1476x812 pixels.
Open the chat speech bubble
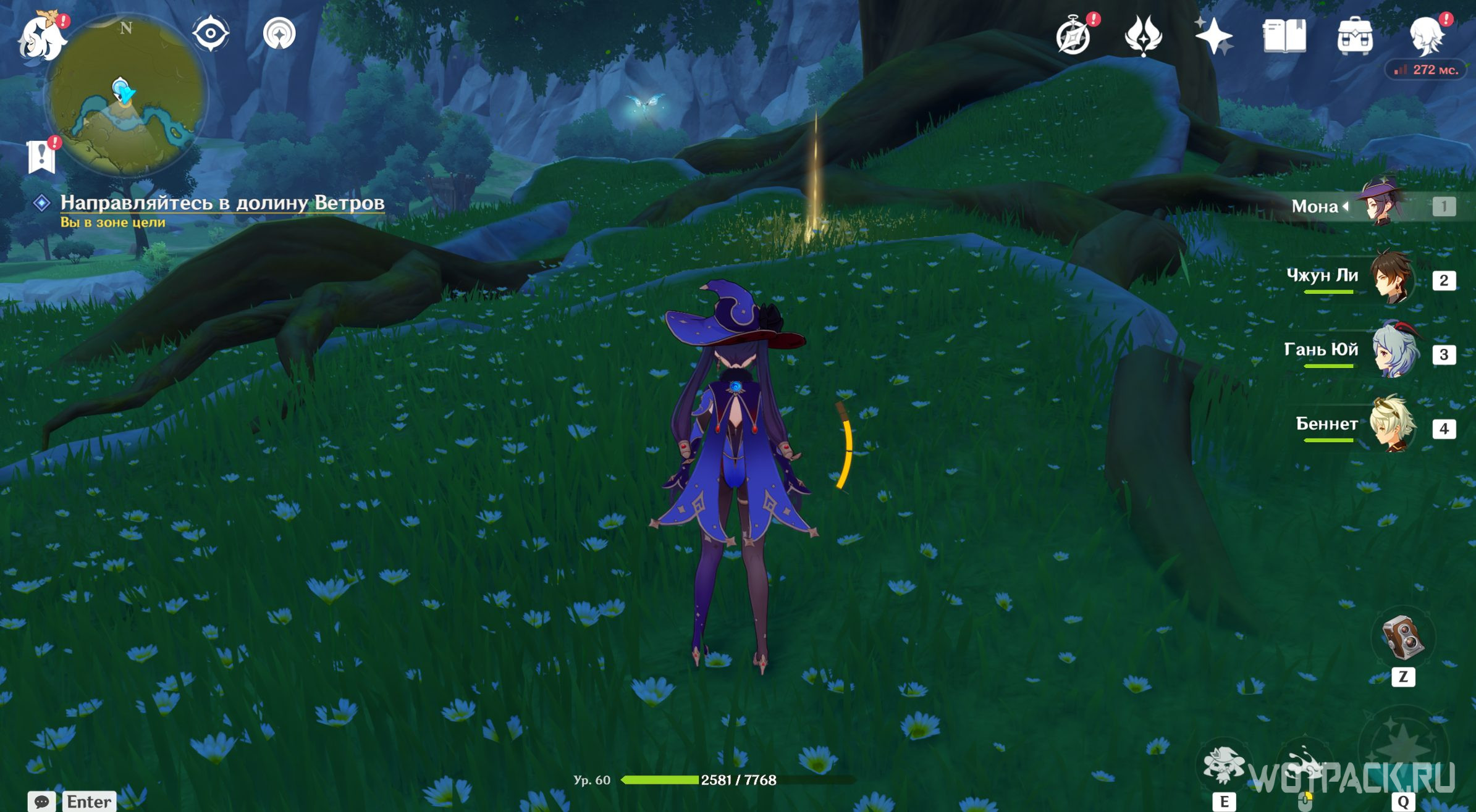(41, 802)
